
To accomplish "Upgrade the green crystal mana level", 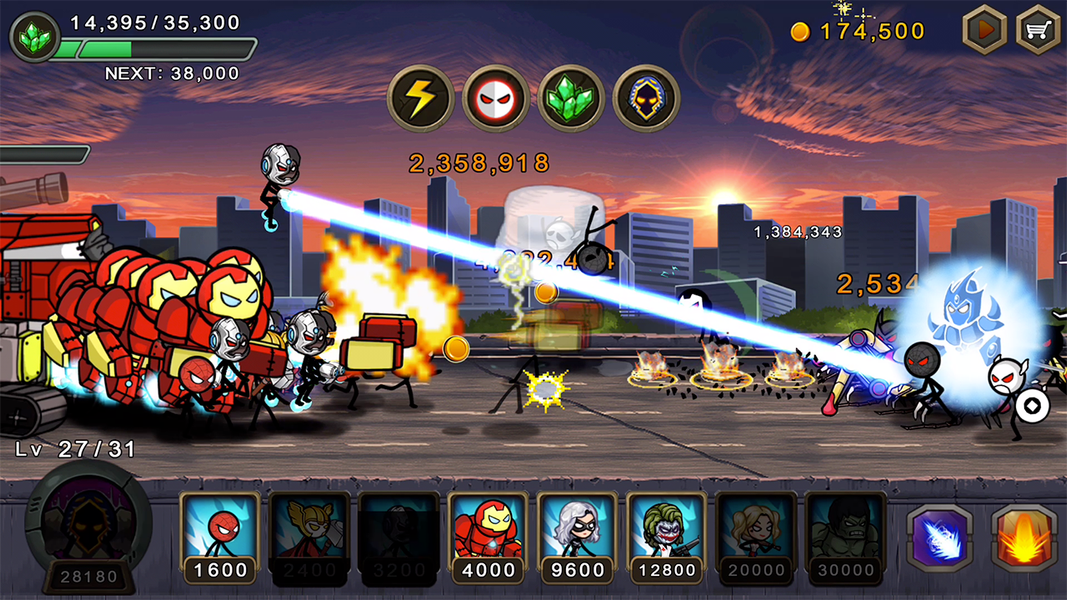I will tap(32, 36).
